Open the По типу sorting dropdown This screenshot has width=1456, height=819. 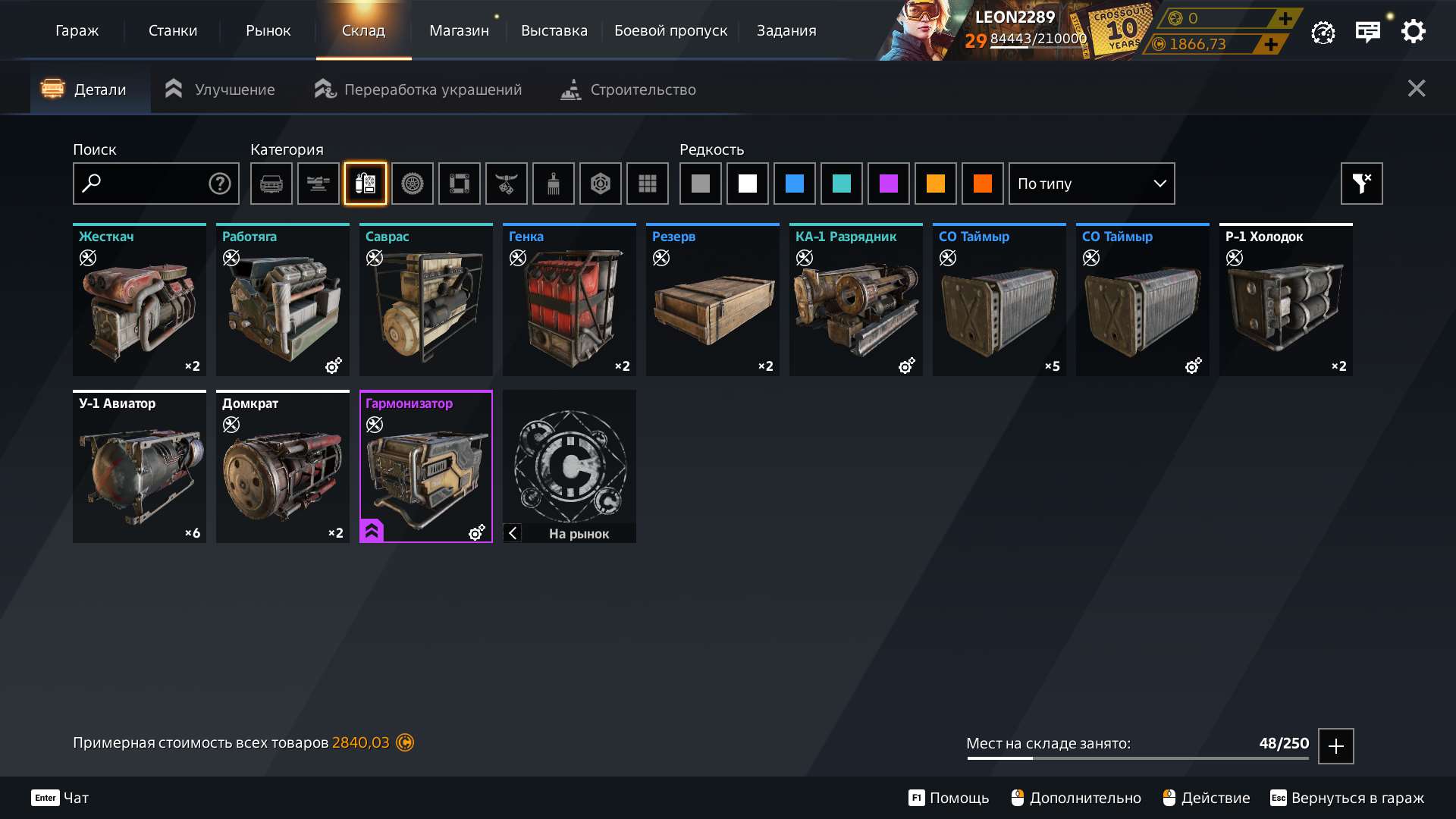[x=1090, y=184]
